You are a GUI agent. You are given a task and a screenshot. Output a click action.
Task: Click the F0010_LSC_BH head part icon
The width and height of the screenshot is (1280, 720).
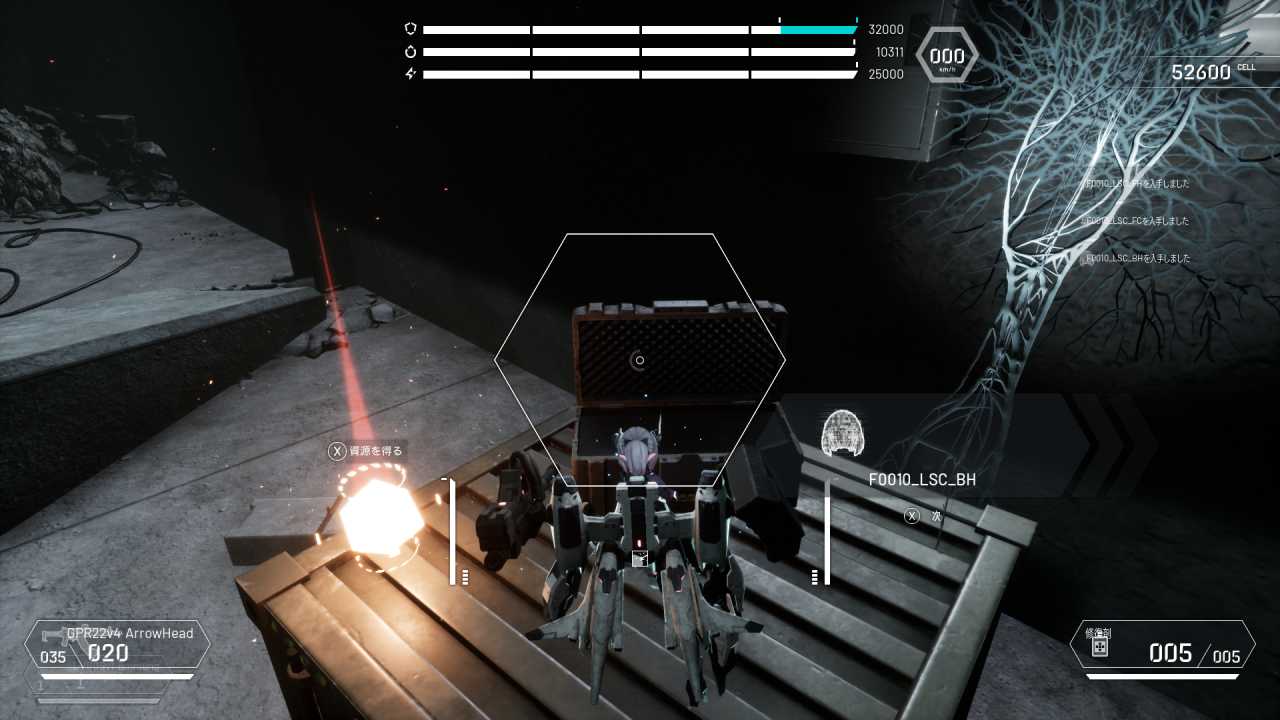tap(842, 433)
